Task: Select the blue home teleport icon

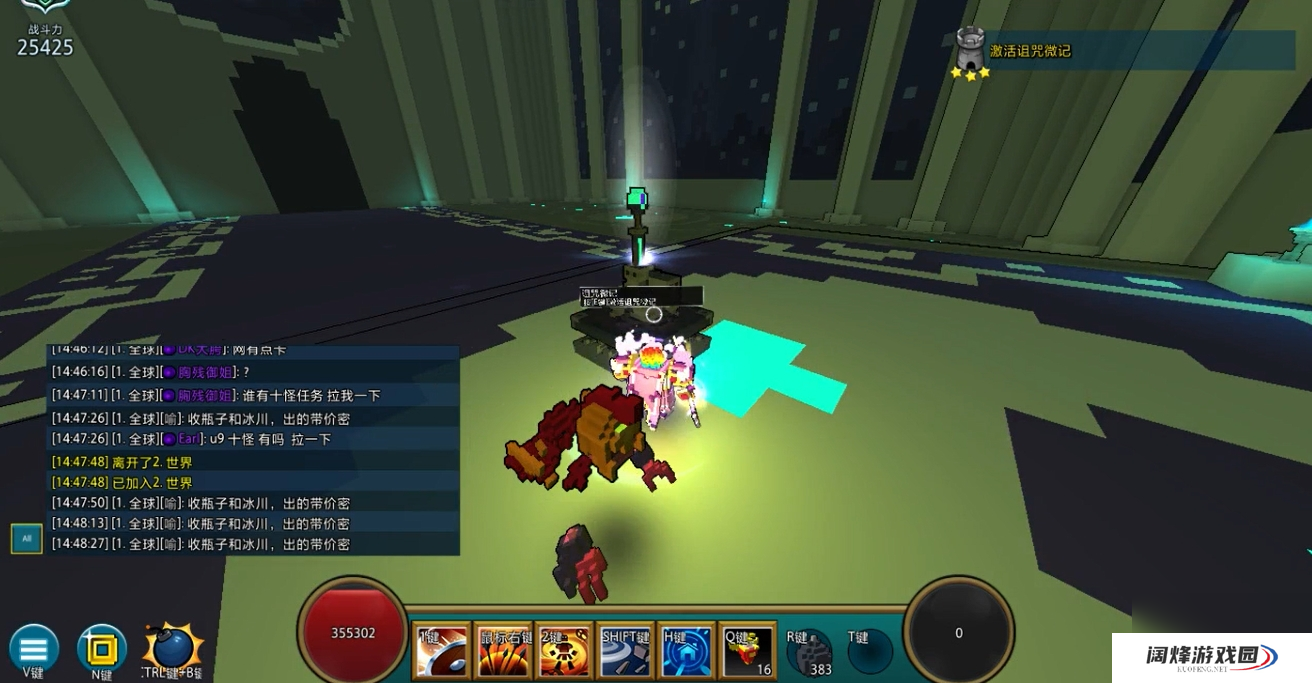Action: pyautogui.click(x=687, y=652)
